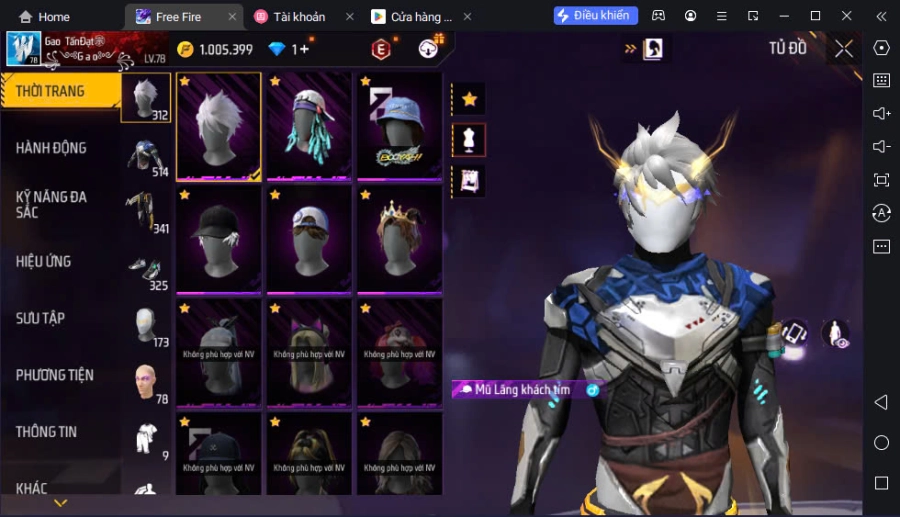Select the THÔNG TIN category
The image size is (900, 517).
point(46,432)
